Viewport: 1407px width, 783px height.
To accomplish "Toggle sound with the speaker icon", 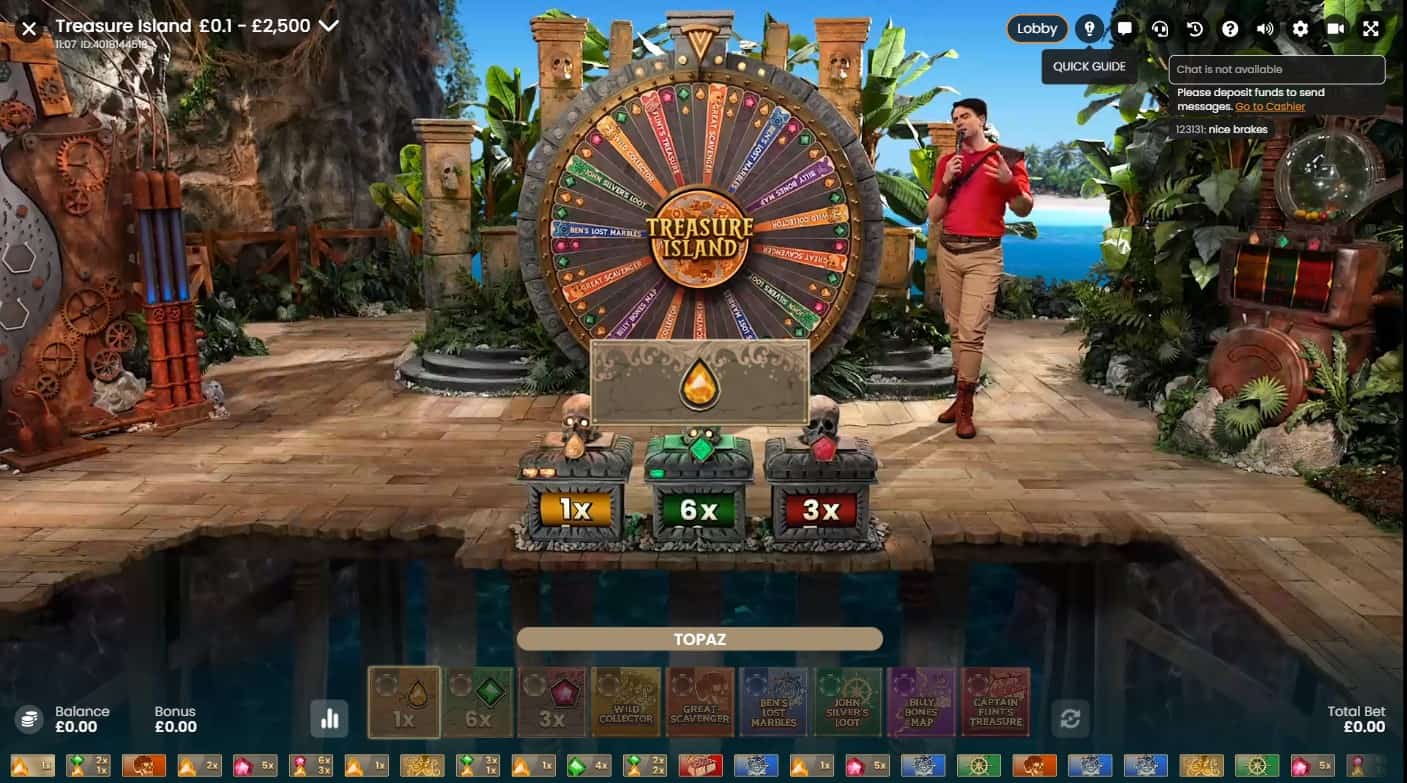I will tap(1265, 29).
